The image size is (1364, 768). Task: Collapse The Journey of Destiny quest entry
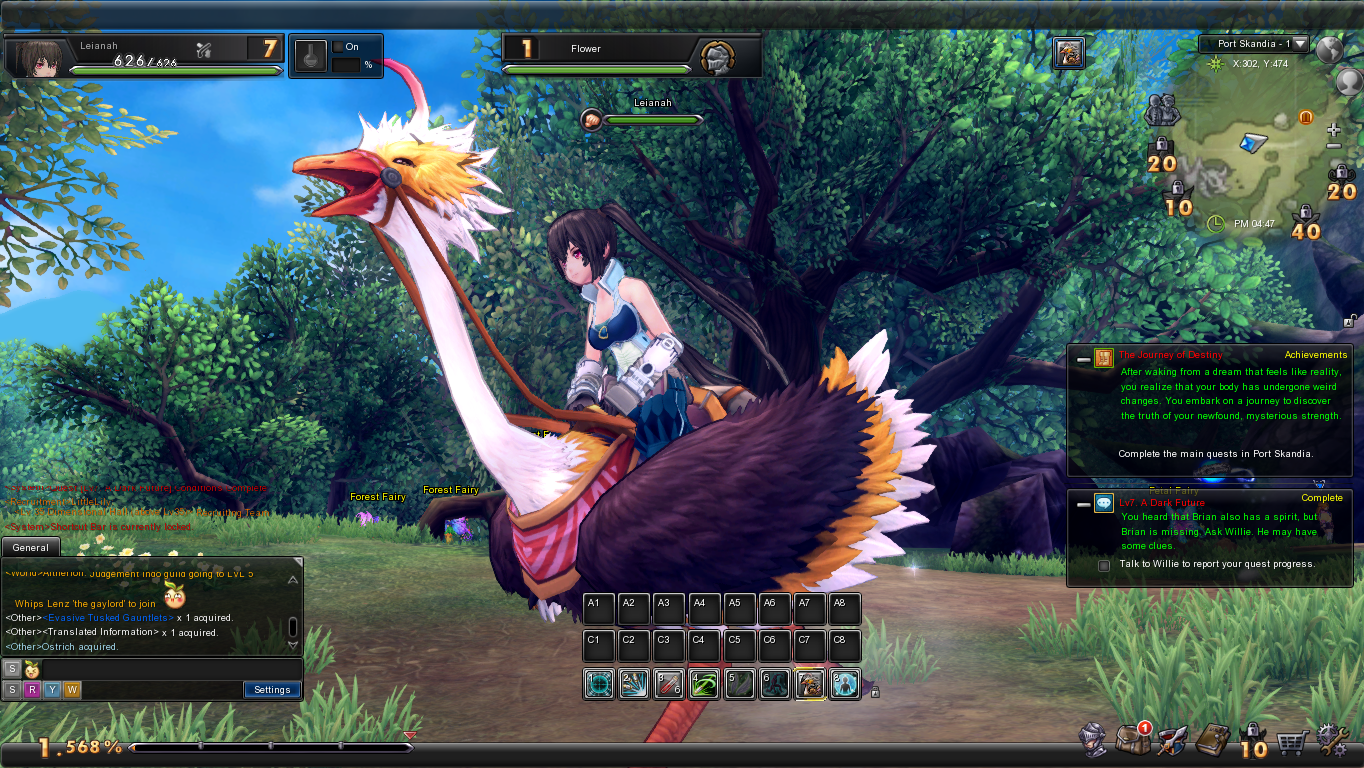[1083, 359]
